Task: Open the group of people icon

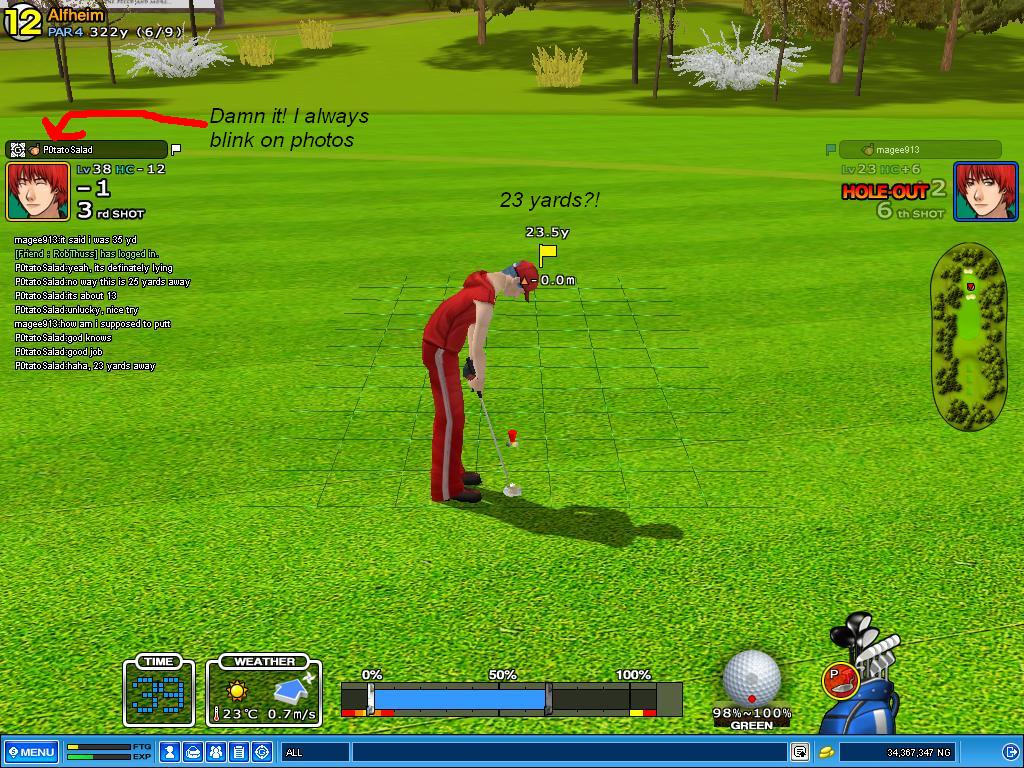Action: pyautogui.click(x=216, y=752)
